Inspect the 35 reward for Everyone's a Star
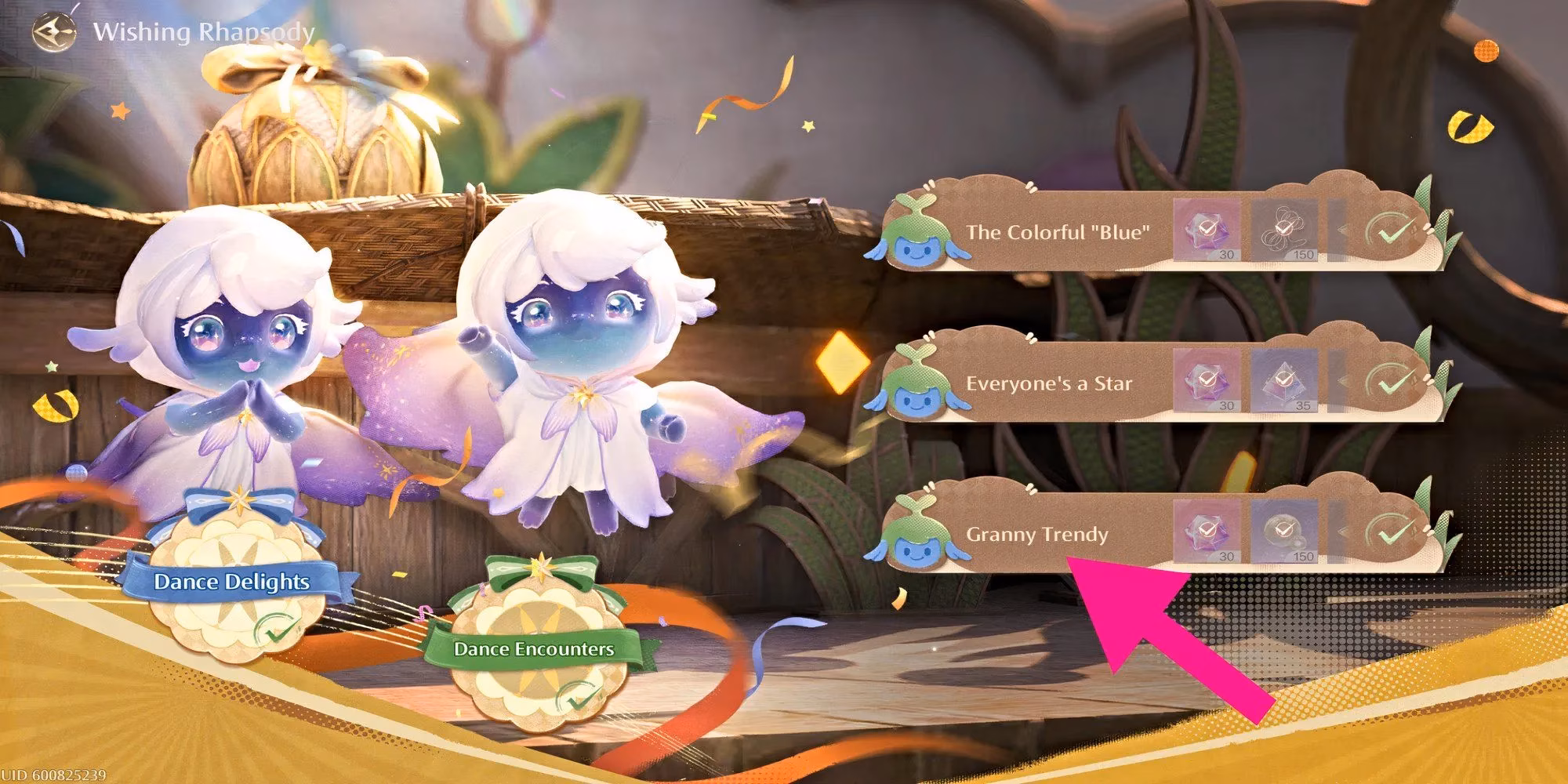Viewport: 1568px width, 784px height. pos(1283,382)
